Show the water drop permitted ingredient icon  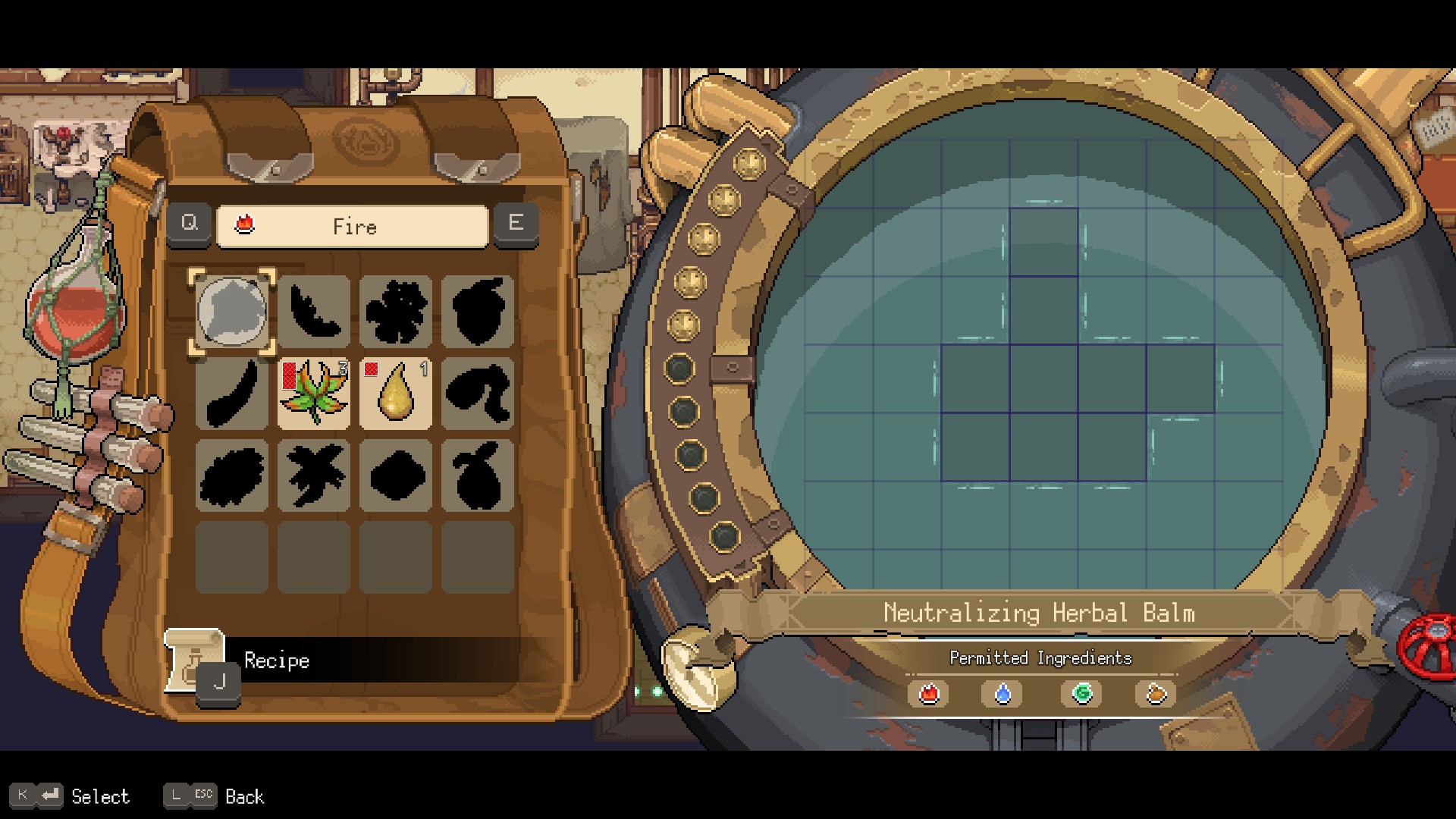(1003, 694)
